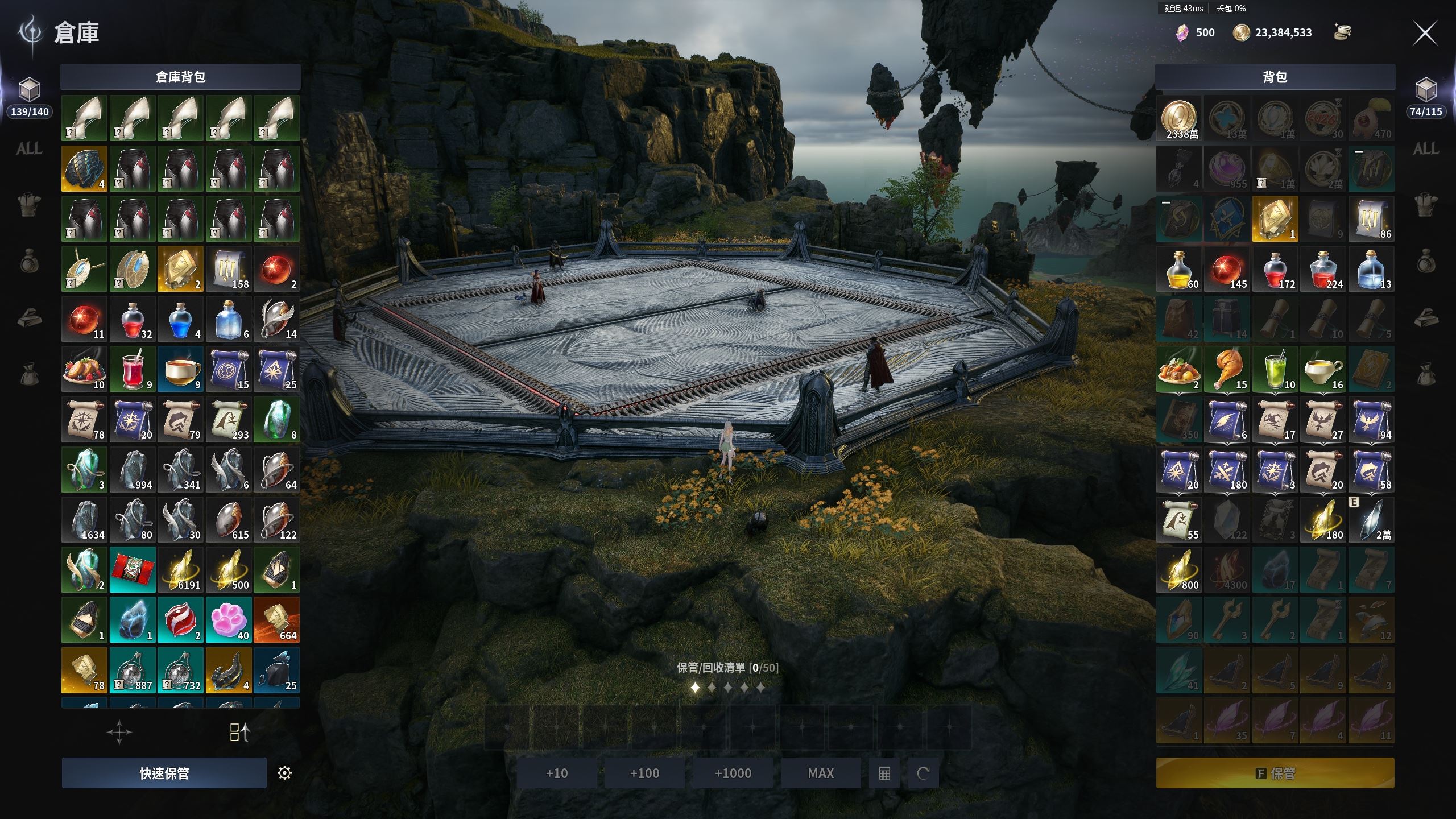Reset the storage list with the refresh icon
Viewport: 1456px width, 819px height.
point(923,773)
